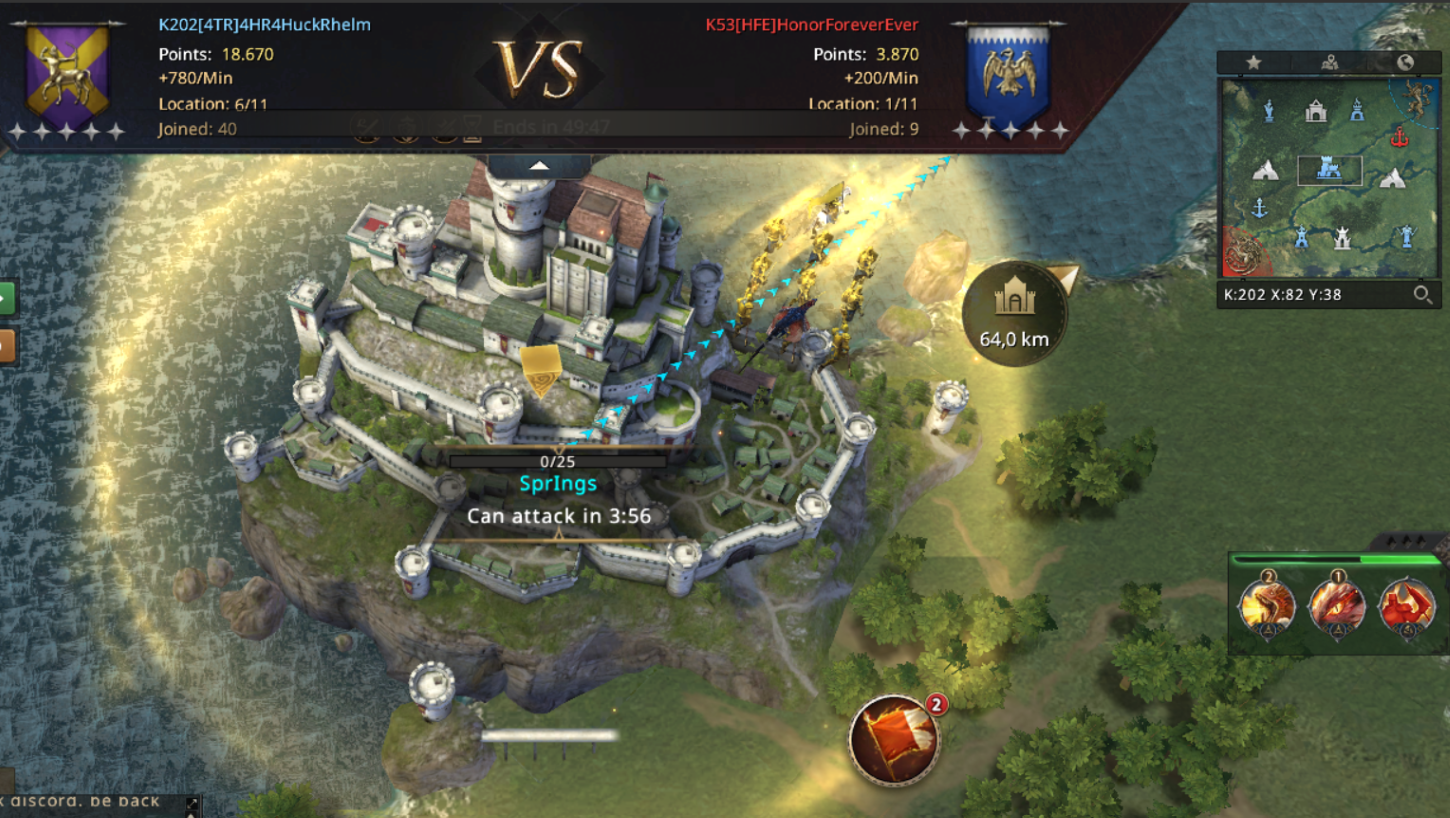Activate the dragon eye skill

(1338, 604)
